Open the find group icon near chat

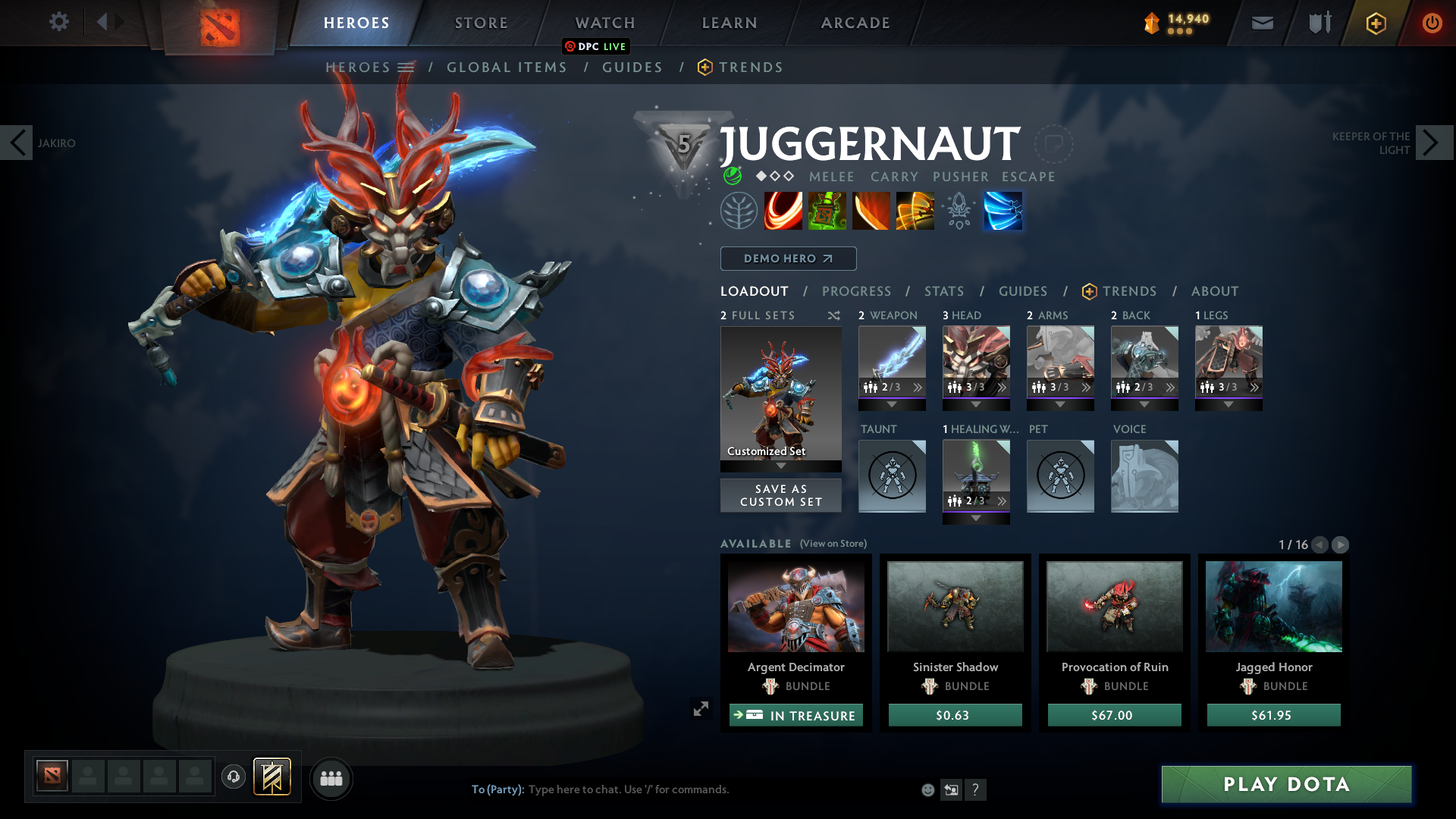331,778
